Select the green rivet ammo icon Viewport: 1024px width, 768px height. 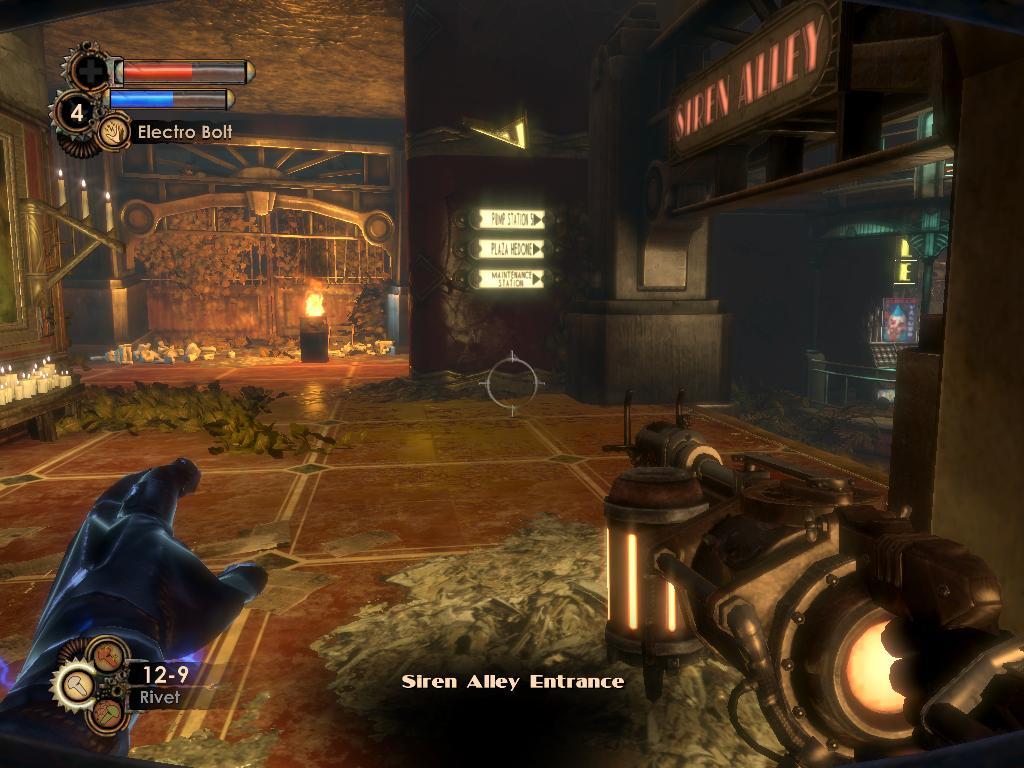coord(106,713)
